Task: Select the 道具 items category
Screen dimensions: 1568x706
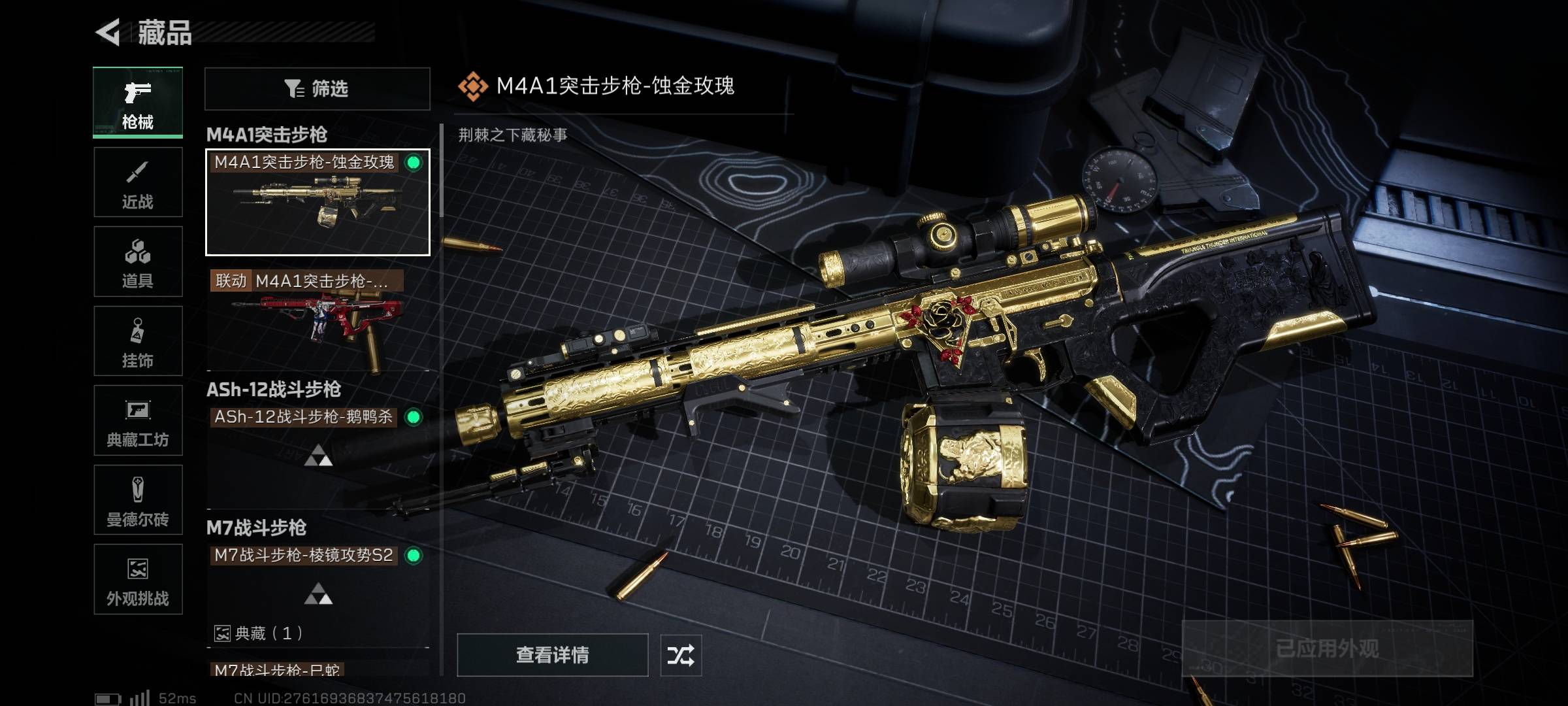Action: click(138, 261)
